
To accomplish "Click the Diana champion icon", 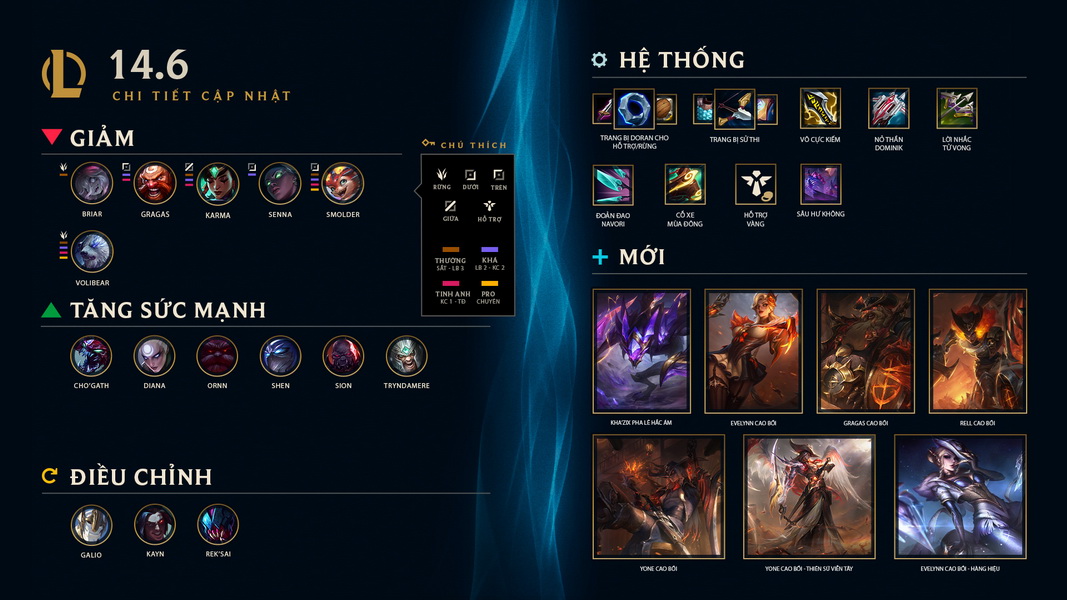I will [x=154, y=356].
